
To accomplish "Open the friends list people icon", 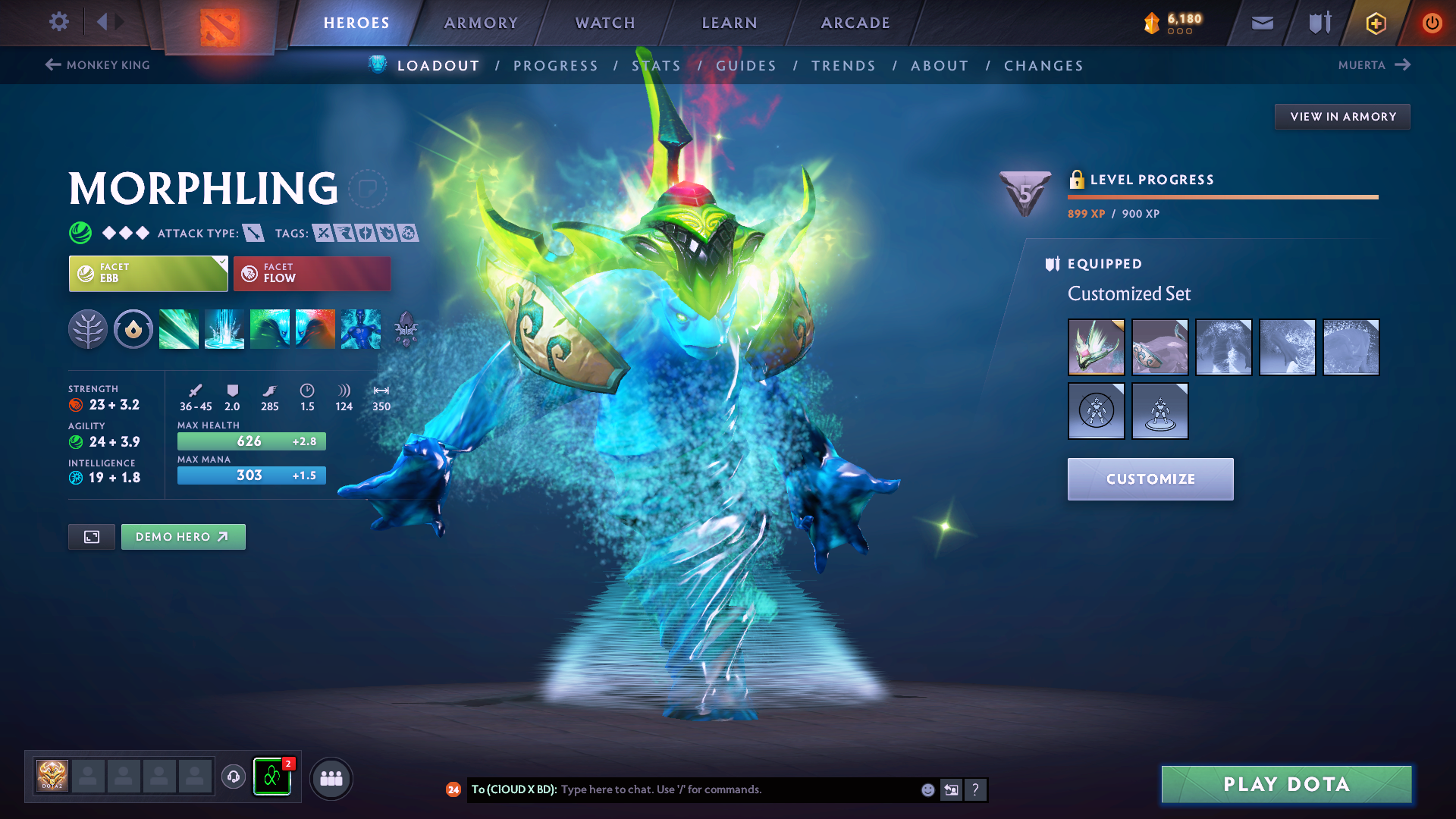I will (x=331, y=777).
